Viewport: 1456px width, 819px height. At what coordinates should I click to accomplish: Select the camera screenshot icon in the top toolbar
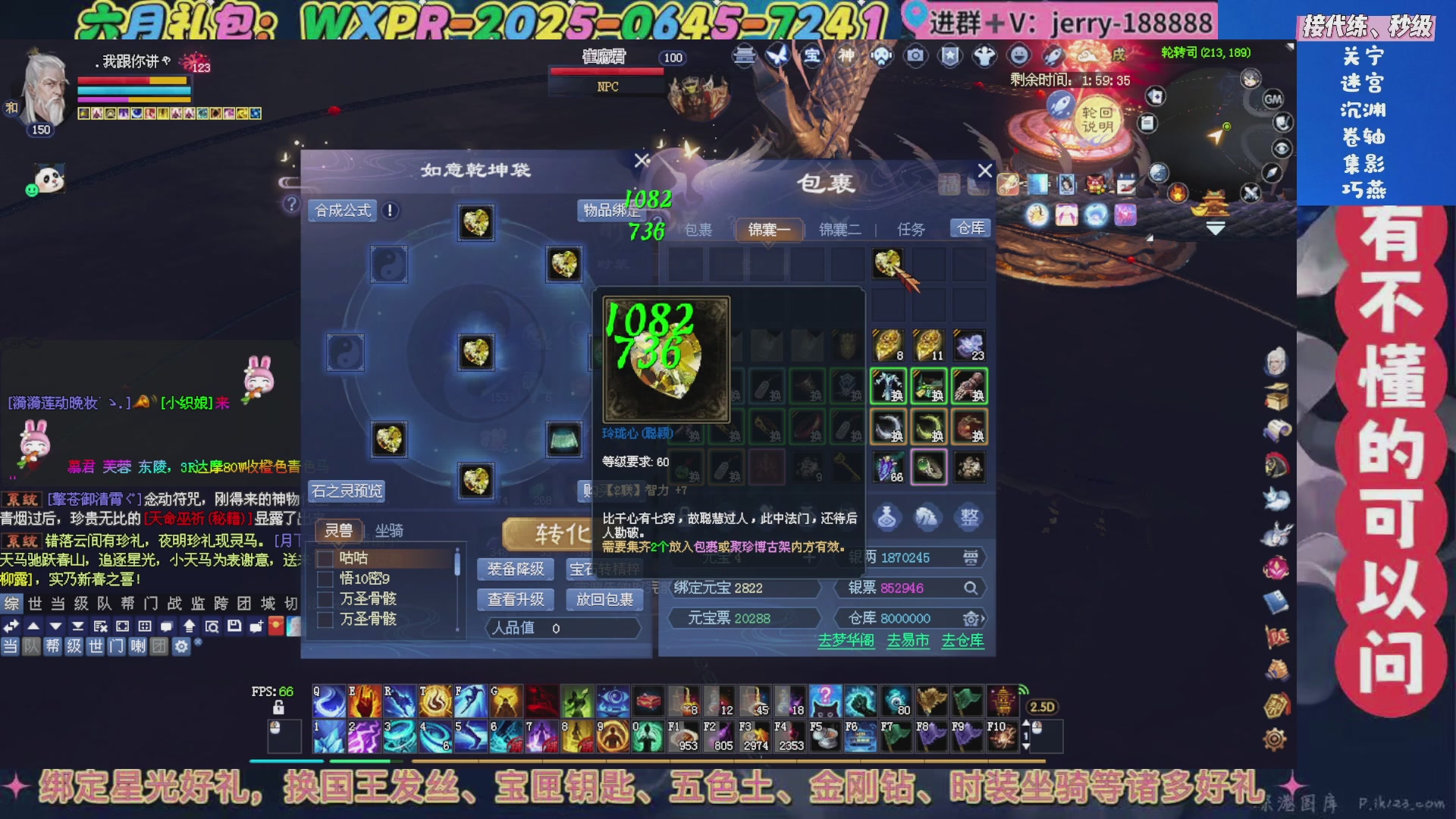[x=917, y=55]
